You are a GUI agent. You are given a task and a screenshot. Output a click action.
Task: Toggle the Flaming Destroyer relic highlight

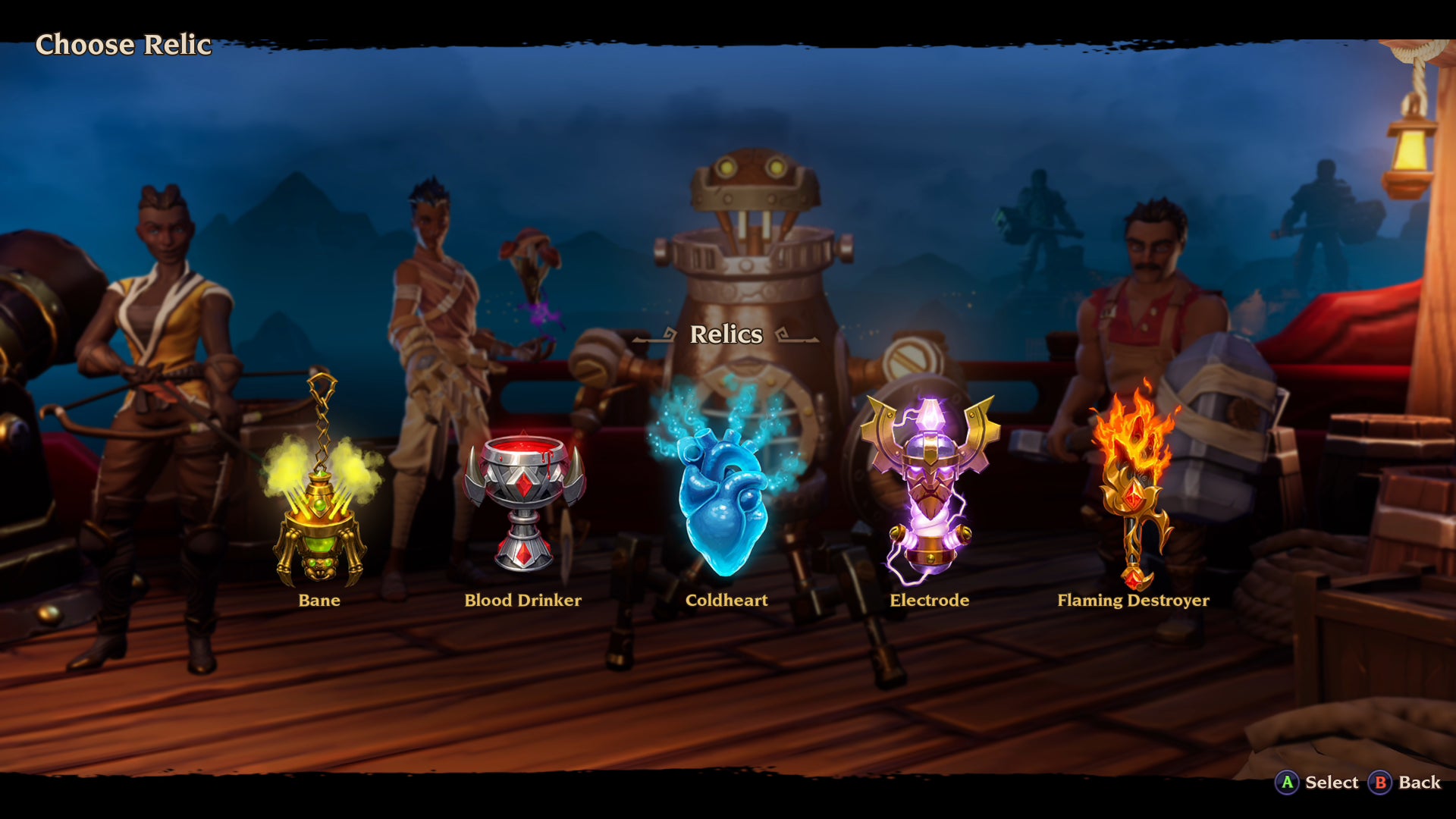pos(1134,485)
